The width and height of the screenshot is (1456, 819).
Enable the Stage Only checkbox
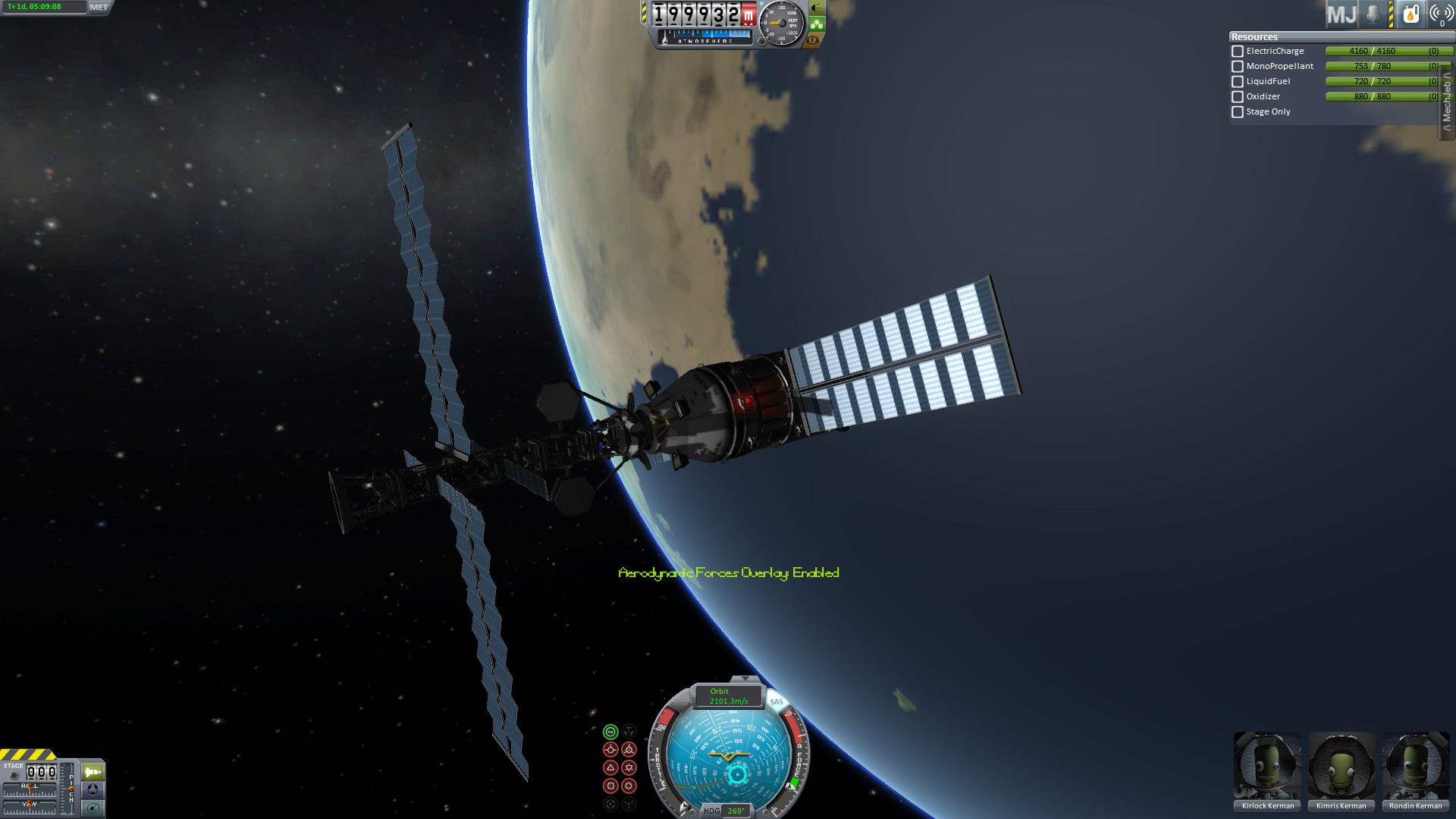(1238, 112)
